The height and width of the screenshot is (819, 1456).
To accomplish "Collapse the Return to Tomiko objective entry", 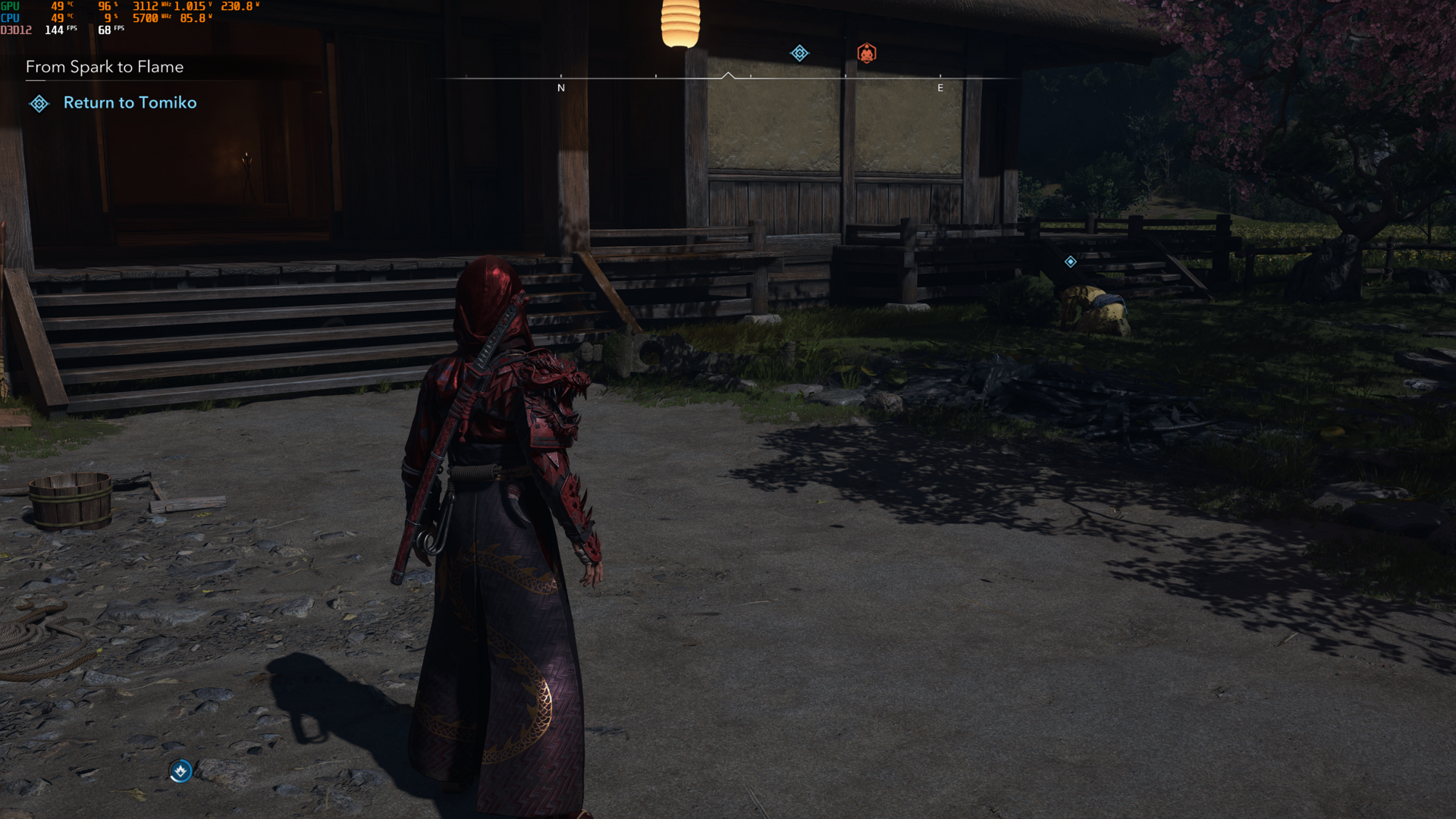I will click(130, 102).
